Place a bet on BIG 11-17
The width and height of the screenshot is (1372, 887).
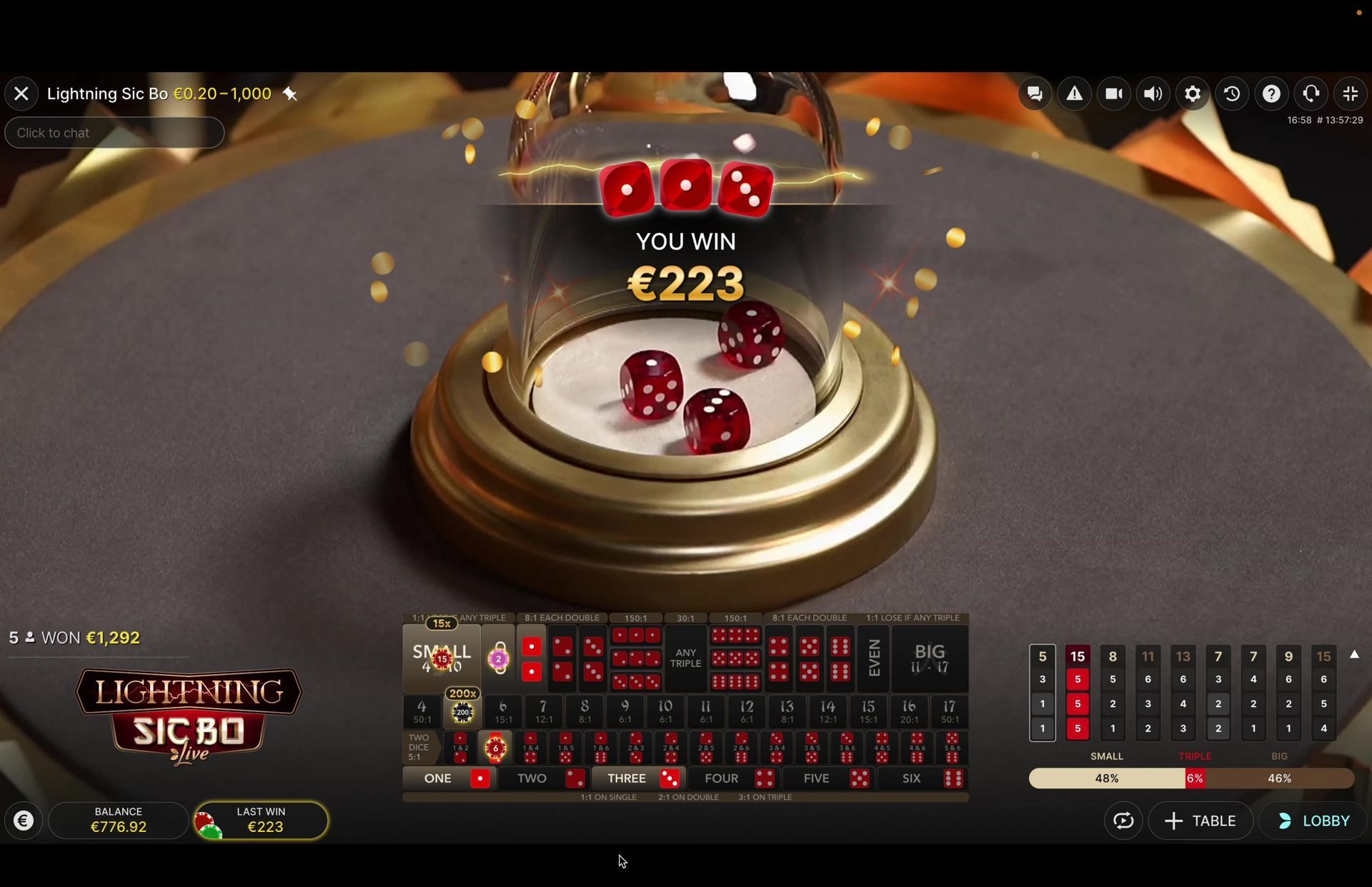pos(929,658)
